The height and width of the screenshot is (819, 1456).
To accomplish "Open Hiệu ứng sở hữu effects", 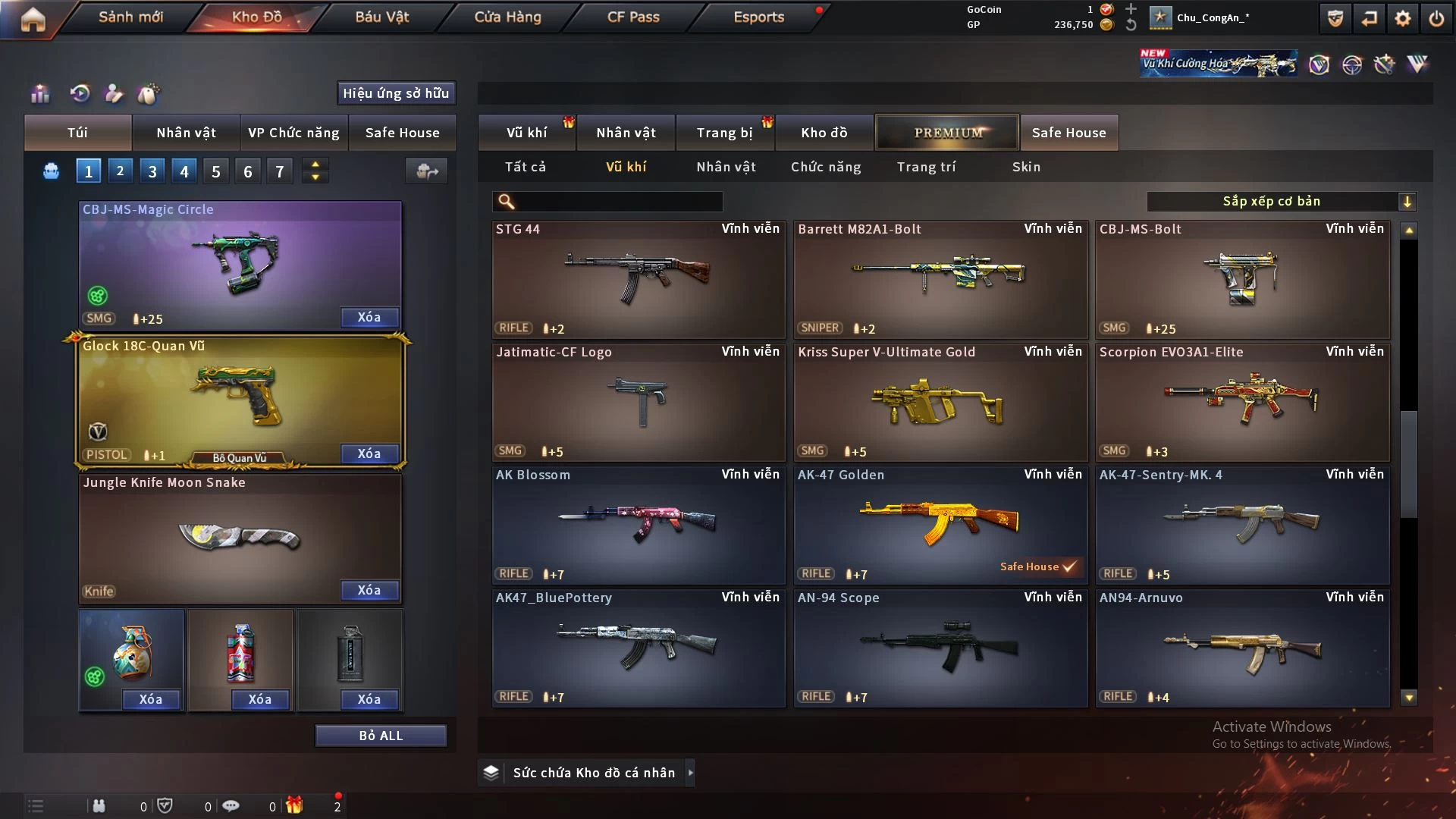I will pyautogui.click(x=396, y=93).
